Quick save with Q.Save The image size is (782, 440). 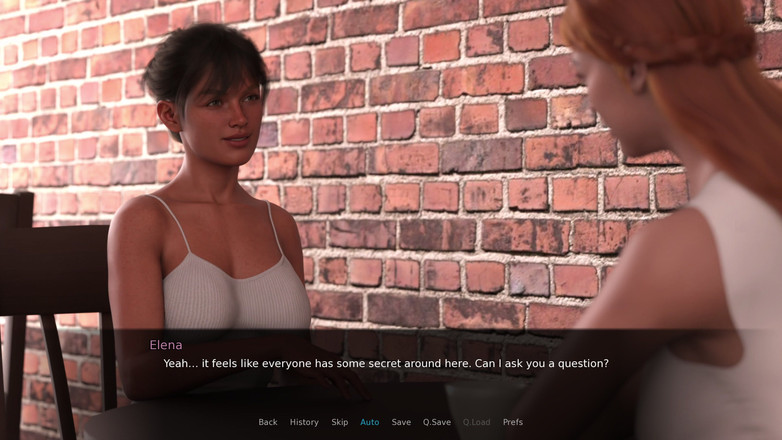437,422
